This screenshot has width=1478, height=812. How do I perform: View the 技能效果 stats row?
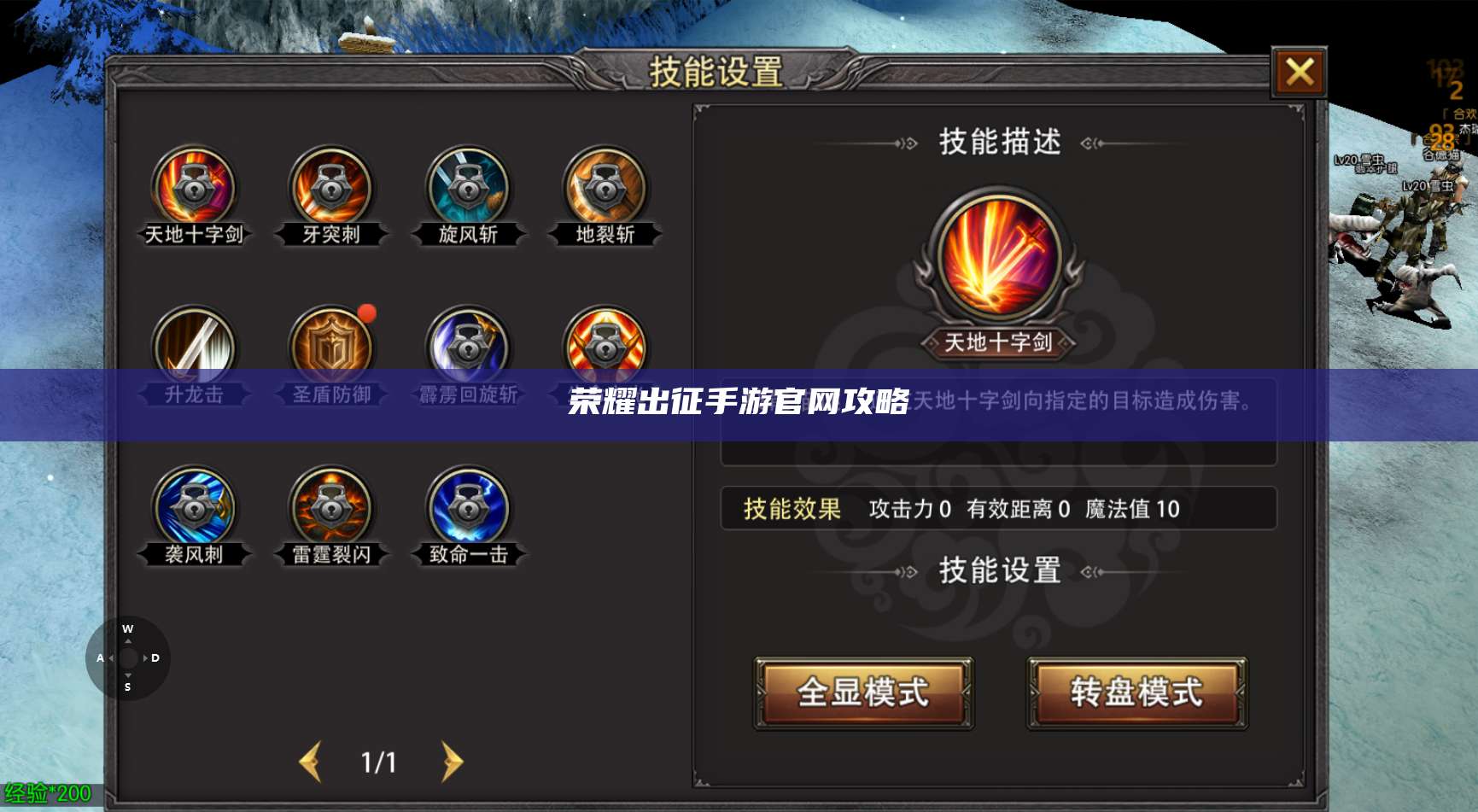tap(999, 510)
